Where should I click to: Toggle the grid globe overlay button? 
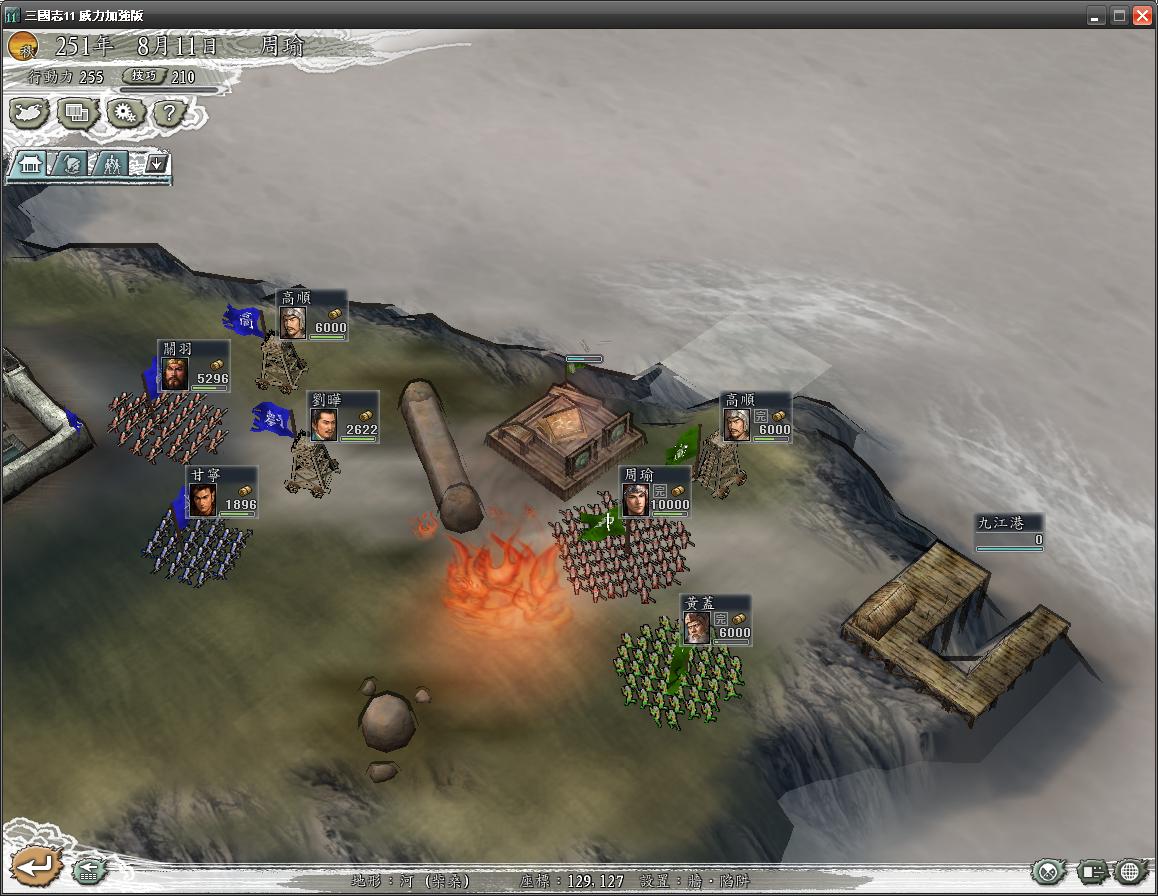click(1132, 871)
